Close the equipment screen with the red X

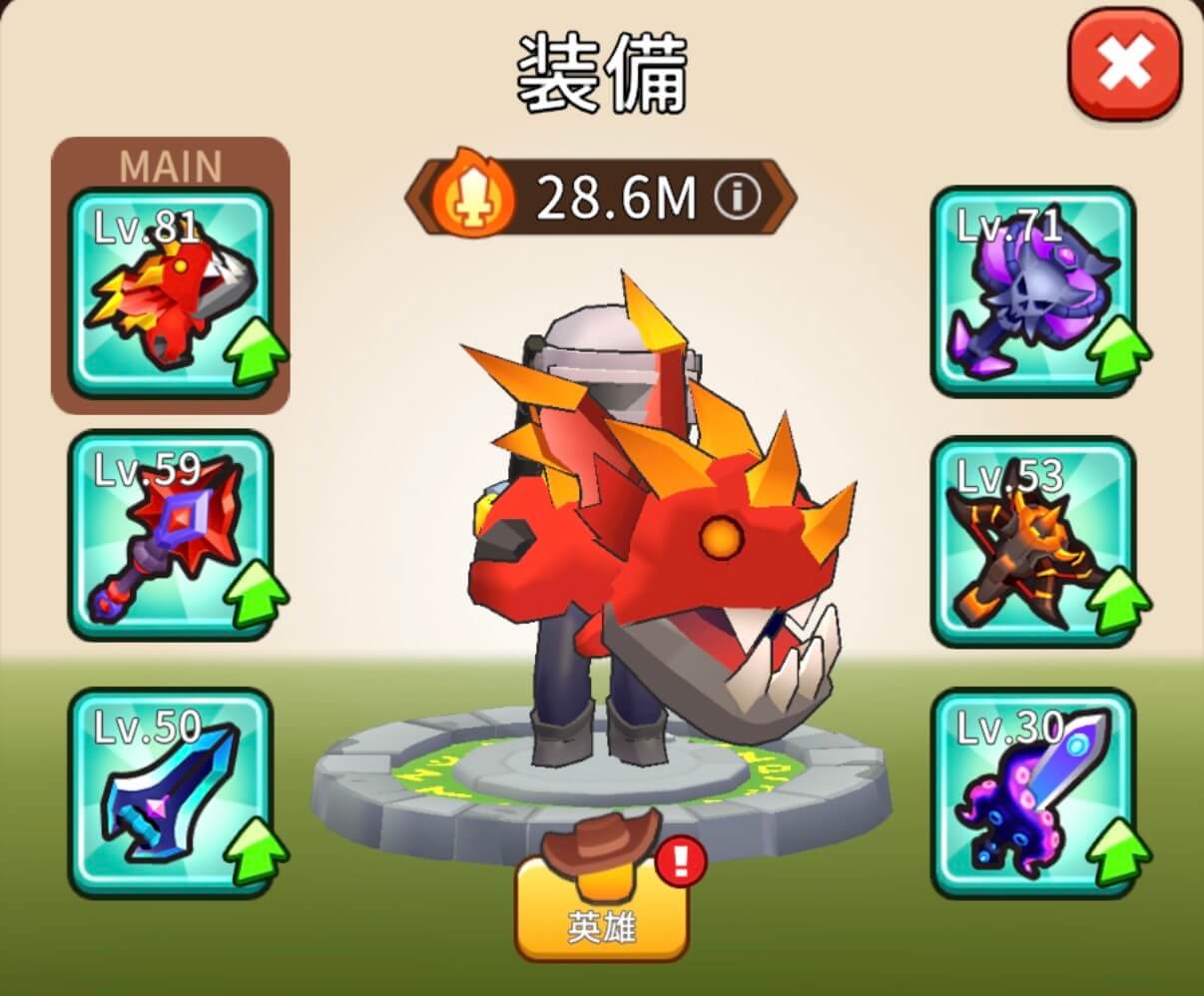(x=1125, y=68)
